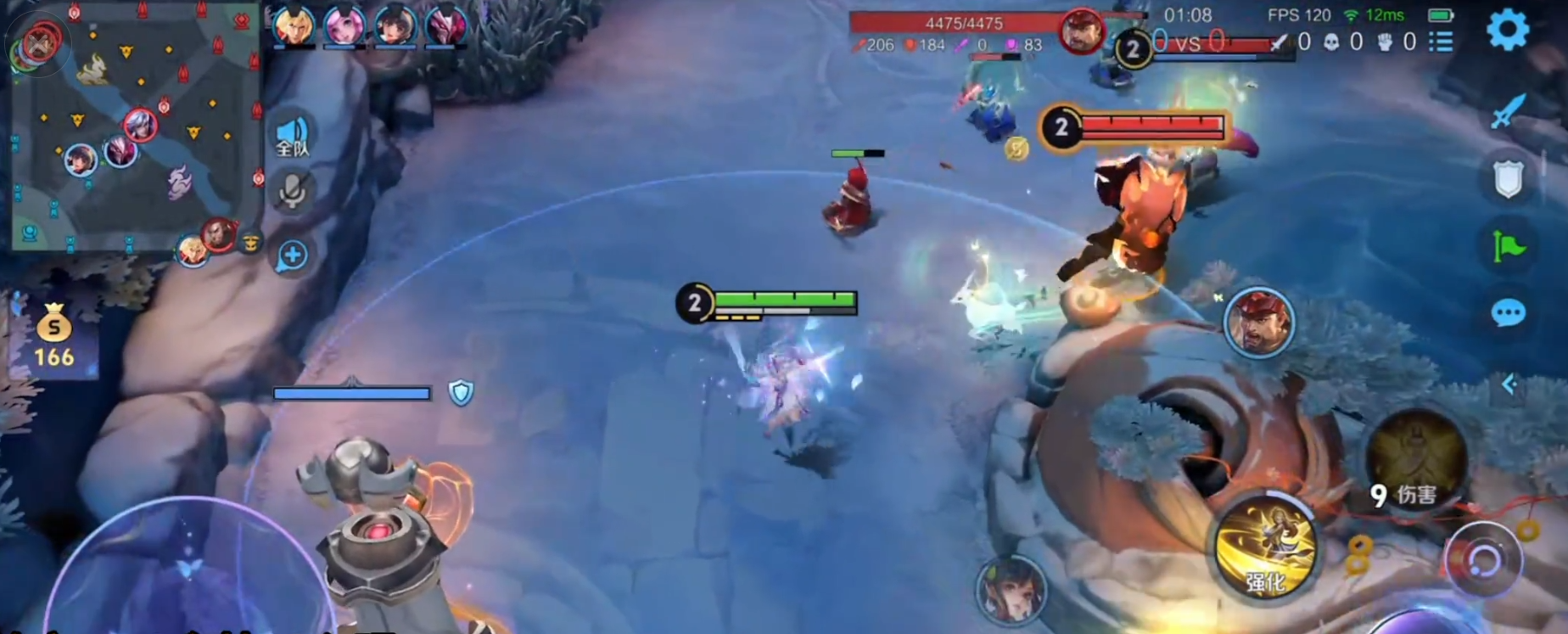Viewport: 1568px width, 634px height.
Task: Toggle the 全队 team speaker button
Action: tap(293, 136)
